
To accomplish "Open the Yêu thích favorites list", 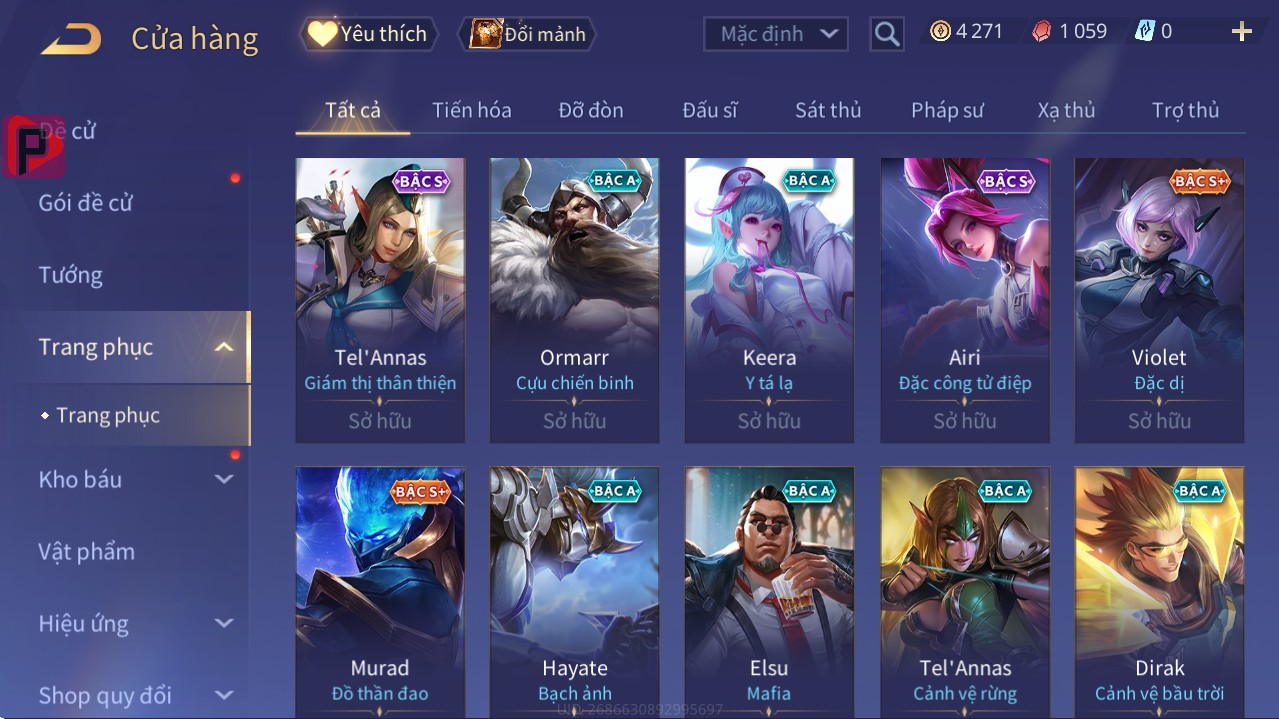I will [366, 34].
